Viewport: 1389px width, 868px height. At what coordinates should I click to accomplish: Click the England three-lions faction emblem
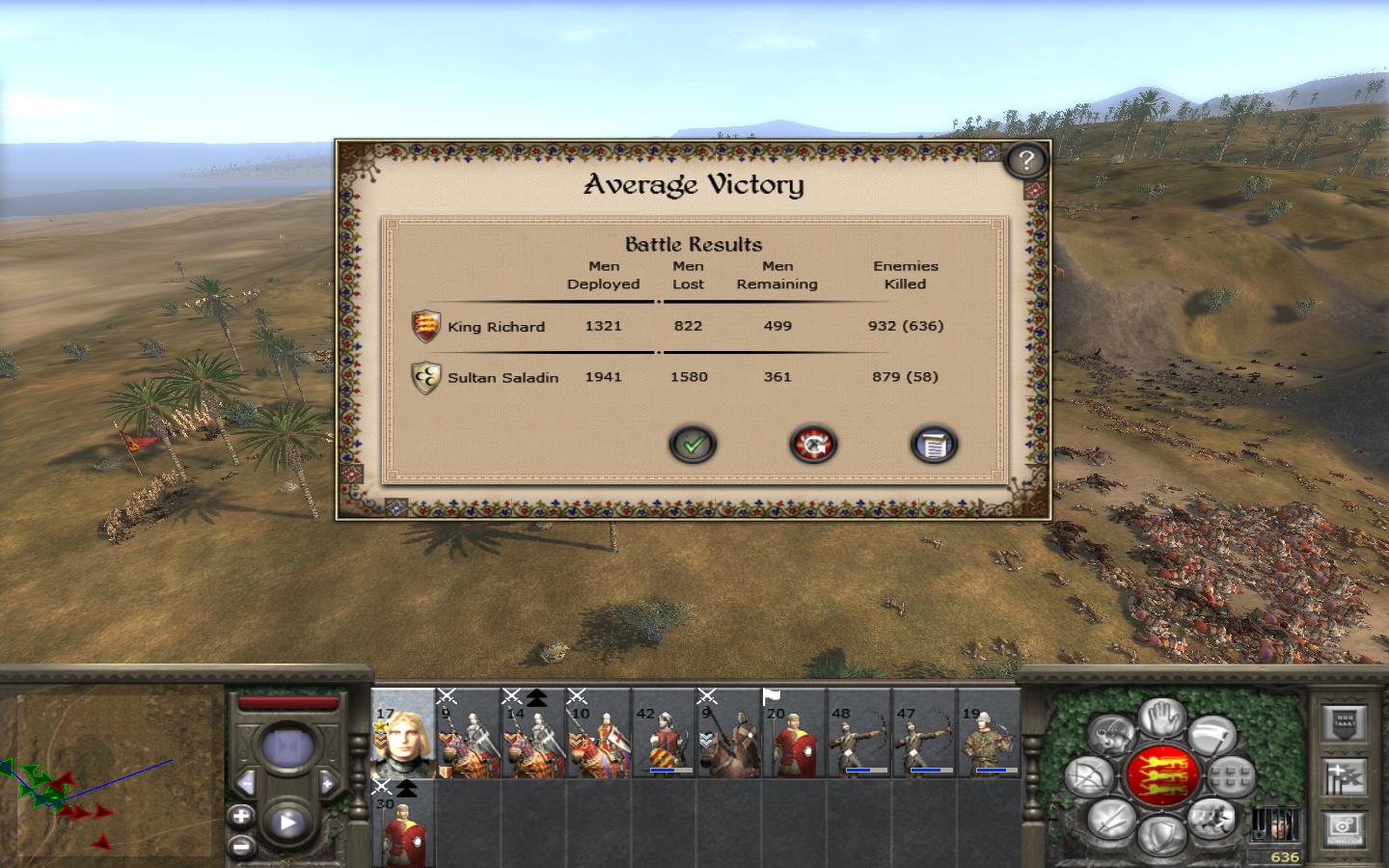point(1162,776)
